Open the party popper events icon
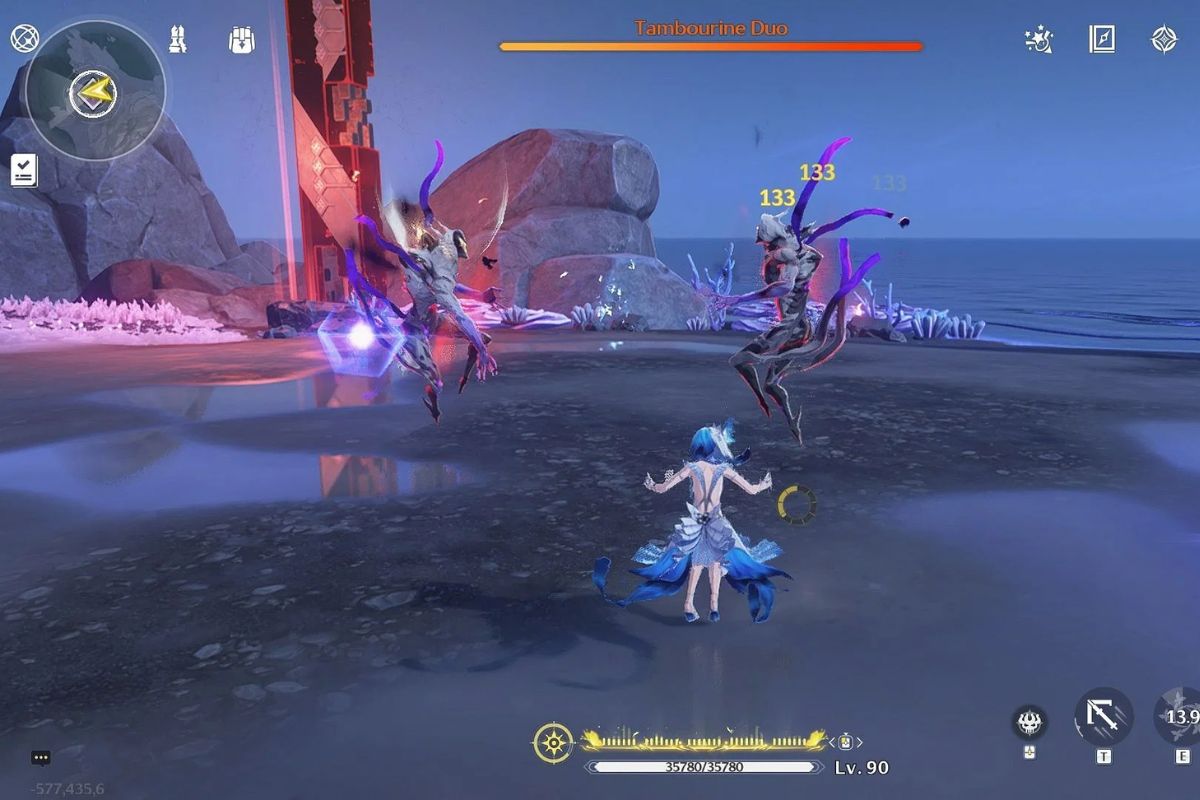This screenshot has height=800, width=1200. coord(1039,40)
